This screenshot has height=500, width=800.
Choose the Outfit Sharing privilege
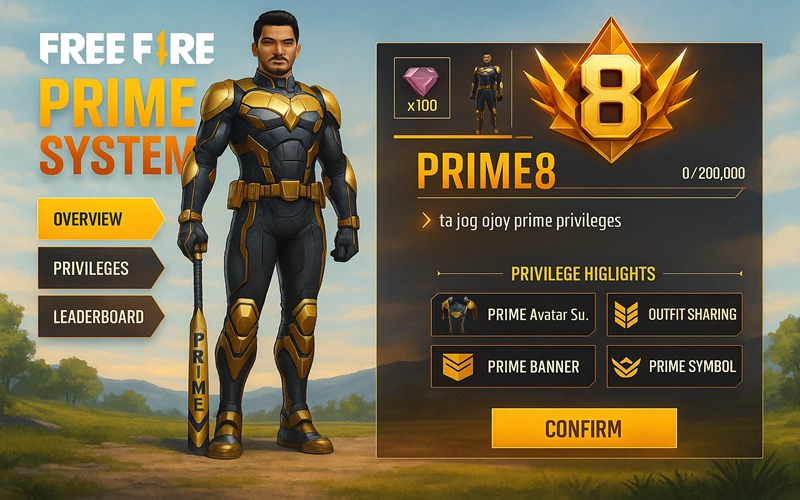tap(675, 315)
